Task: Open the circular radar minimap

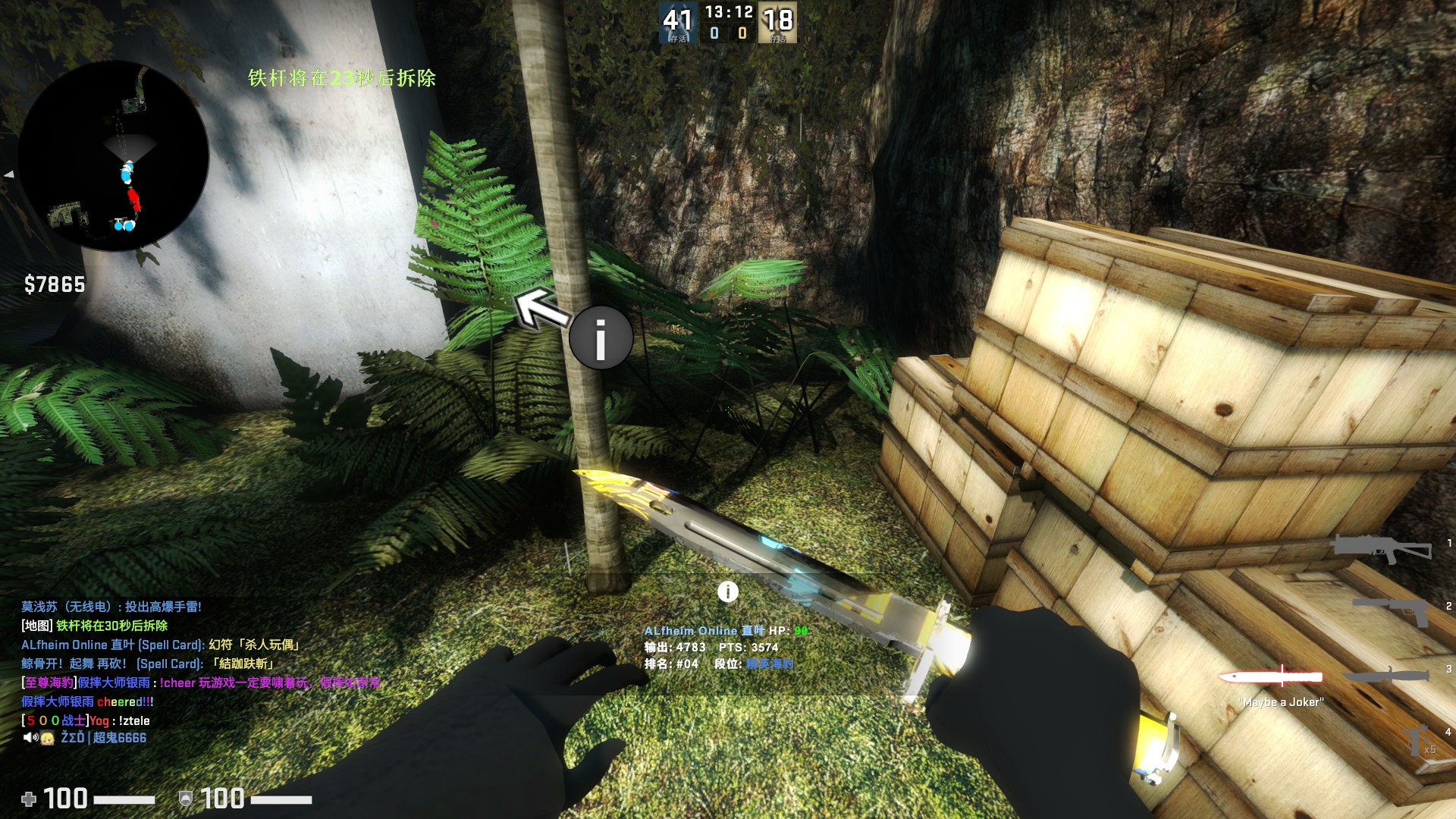Action: click(114, 157)
